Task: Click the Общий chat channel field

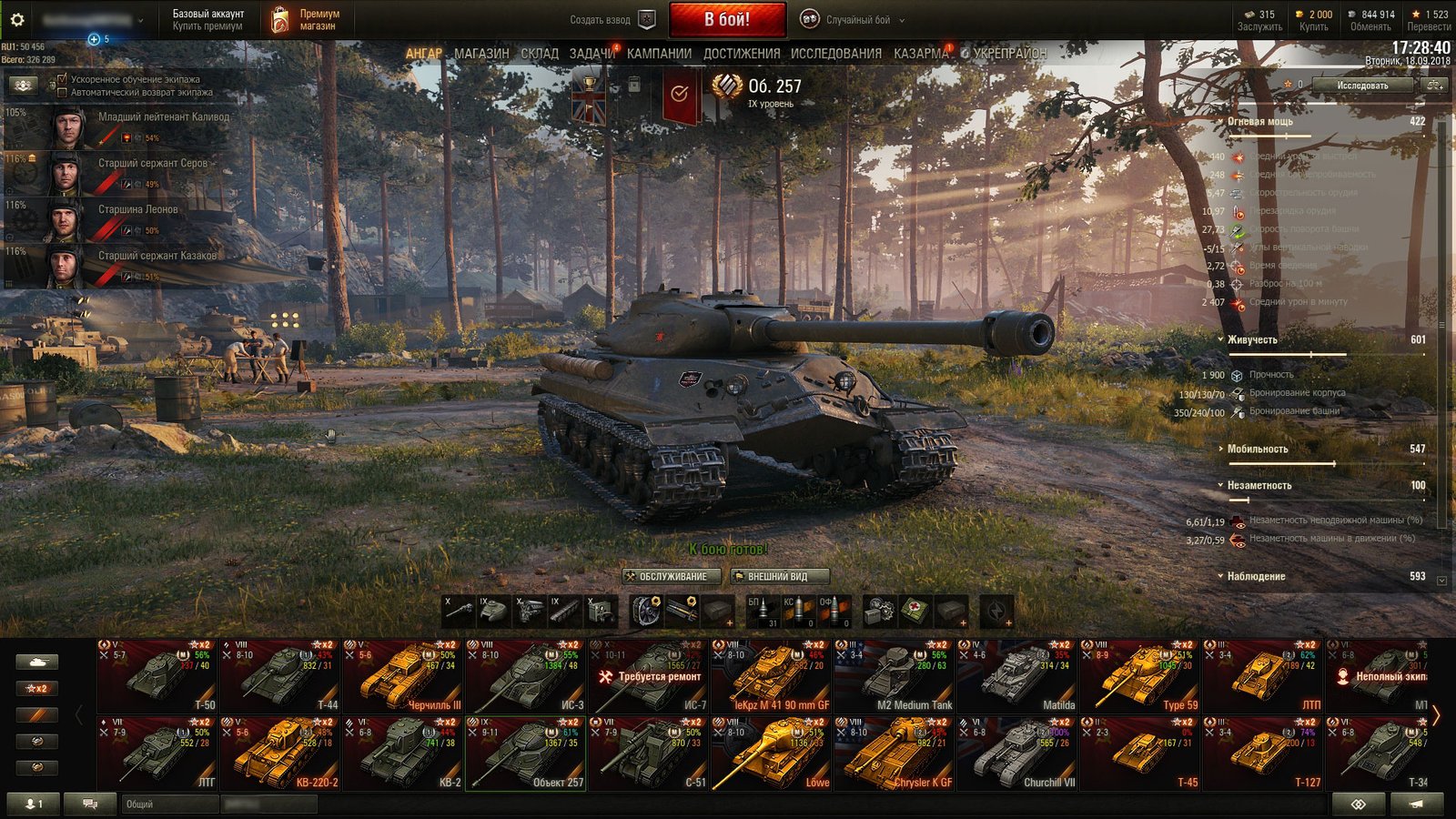Action: pos(168,804)
